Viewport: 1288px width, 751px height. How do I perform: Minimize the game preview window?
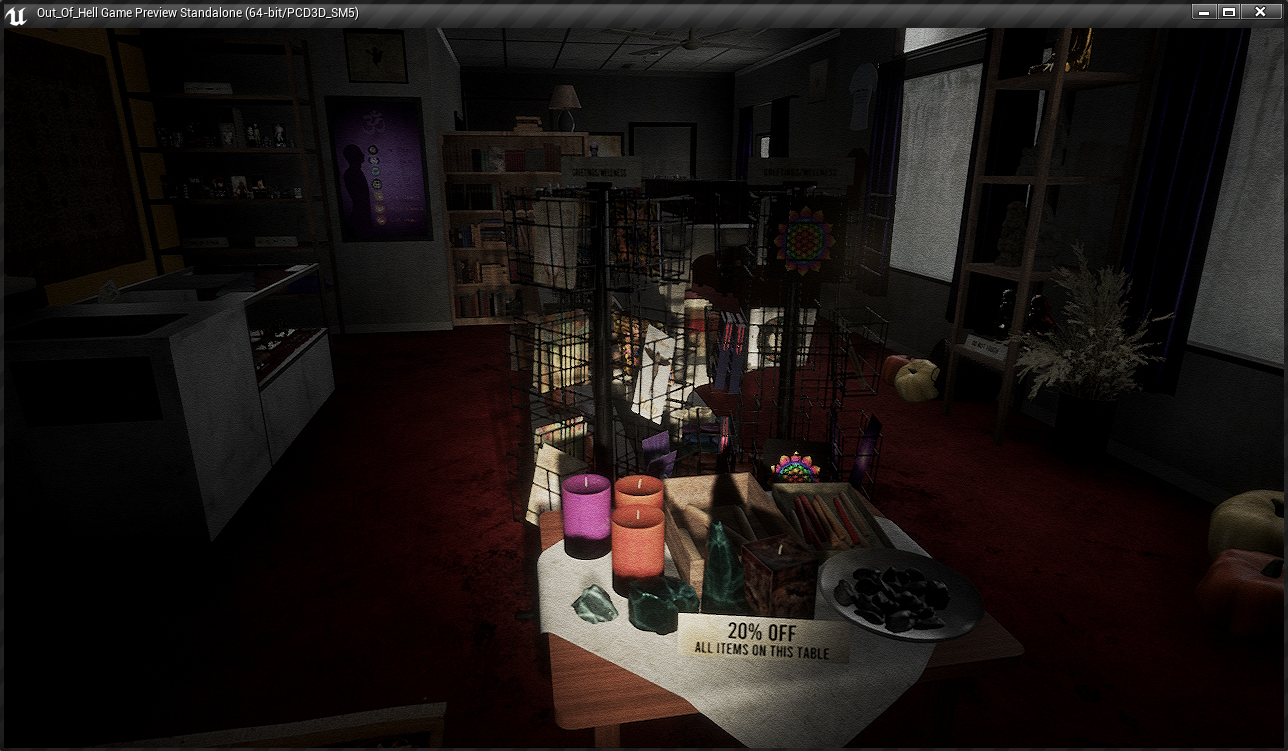coord(1204,12)
